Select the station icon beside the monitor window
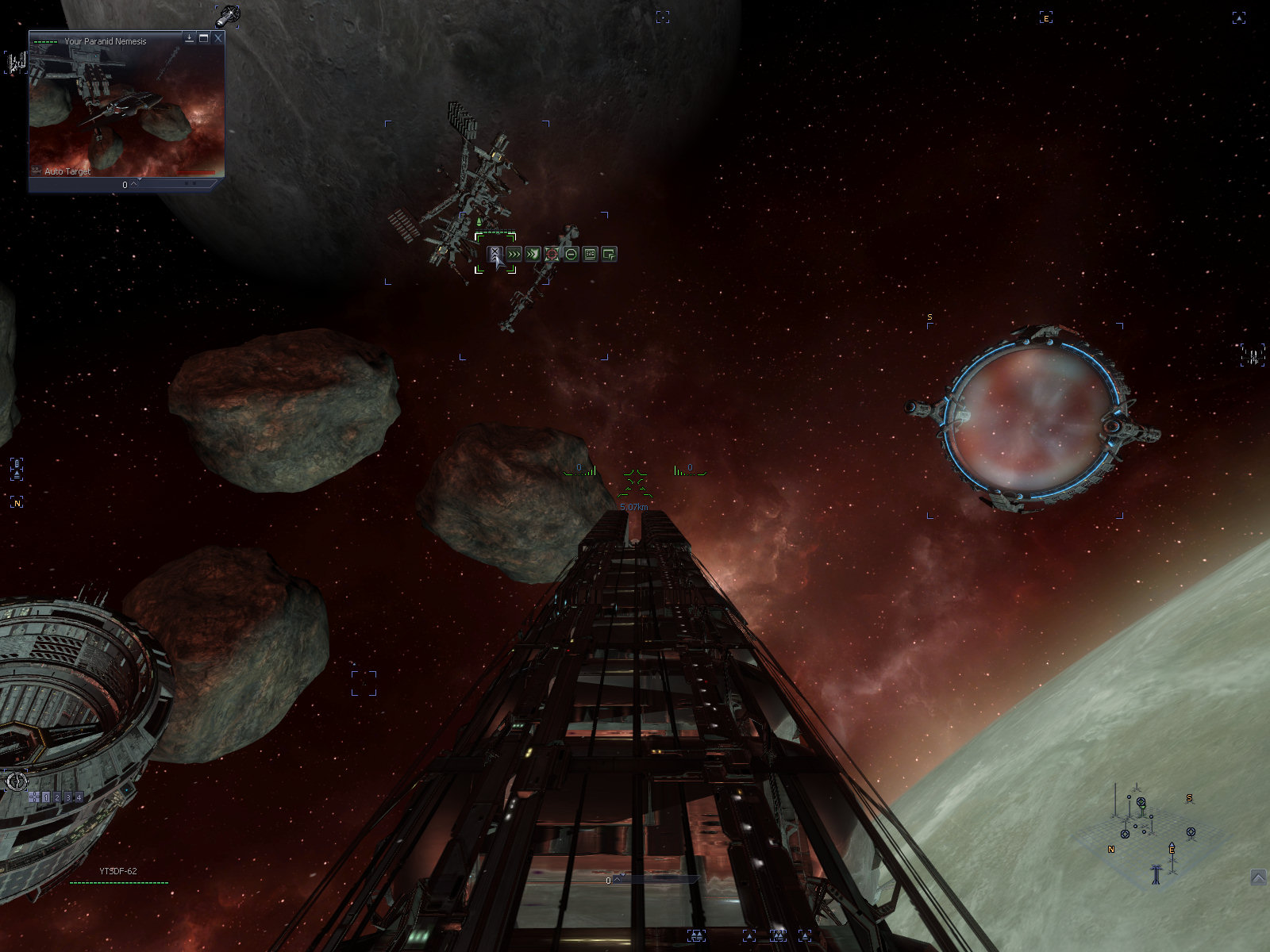 point(16,63)
